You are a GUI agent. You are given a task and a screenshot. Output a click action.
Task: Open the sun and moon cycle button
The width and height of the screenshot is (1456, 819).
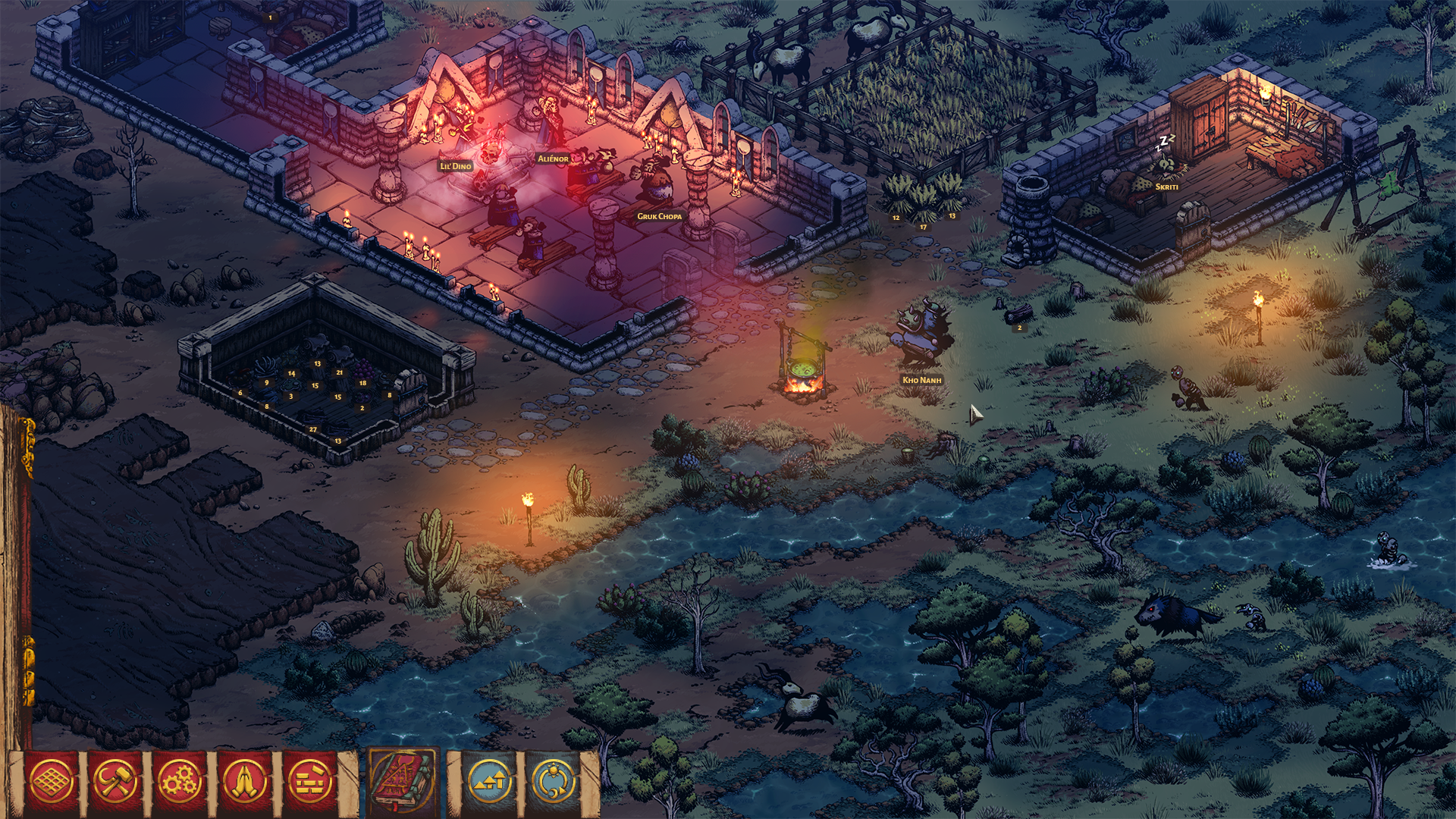554,781
